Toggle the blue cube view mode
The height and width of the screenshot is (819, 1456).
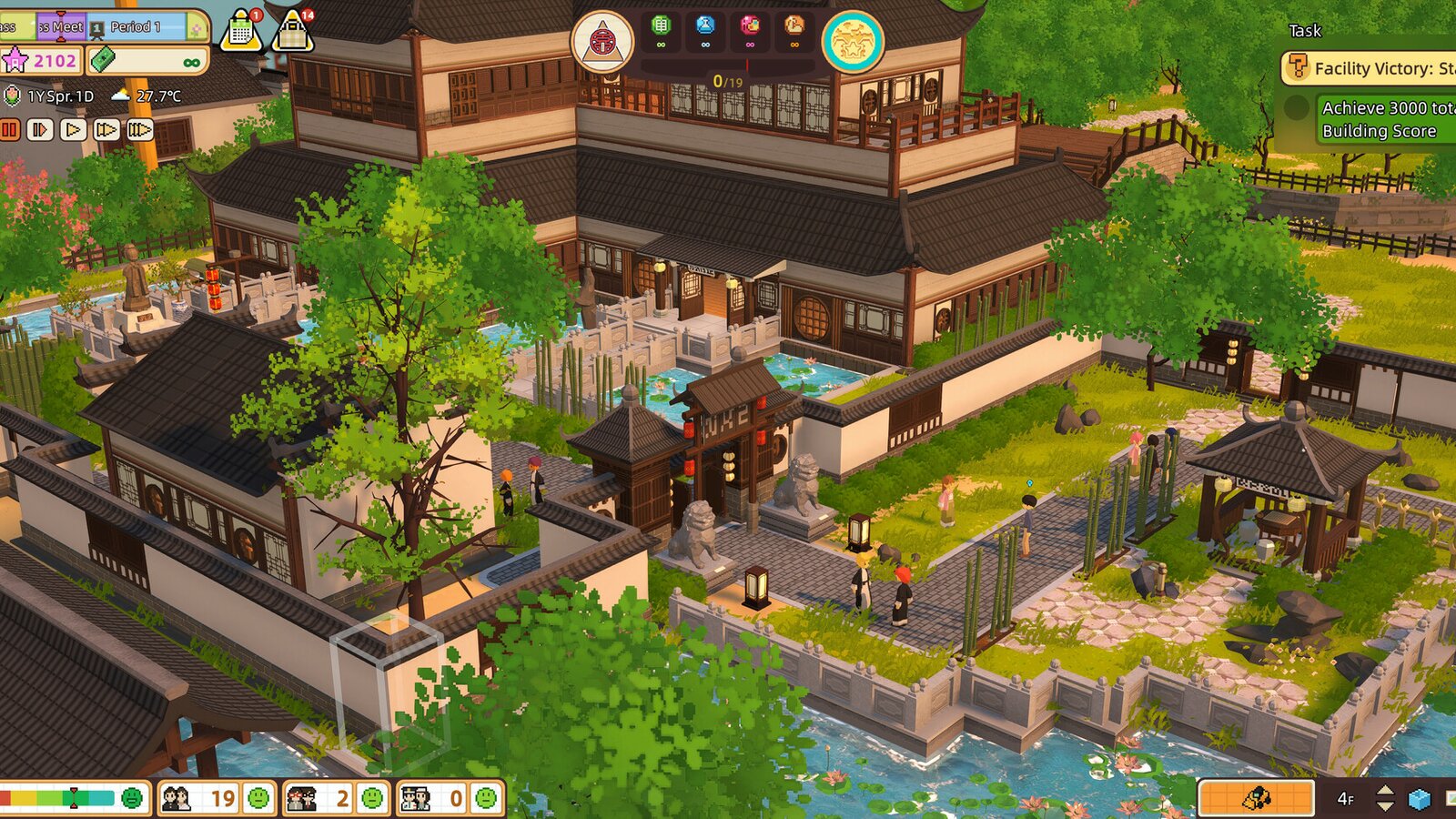pos(1420,798)
